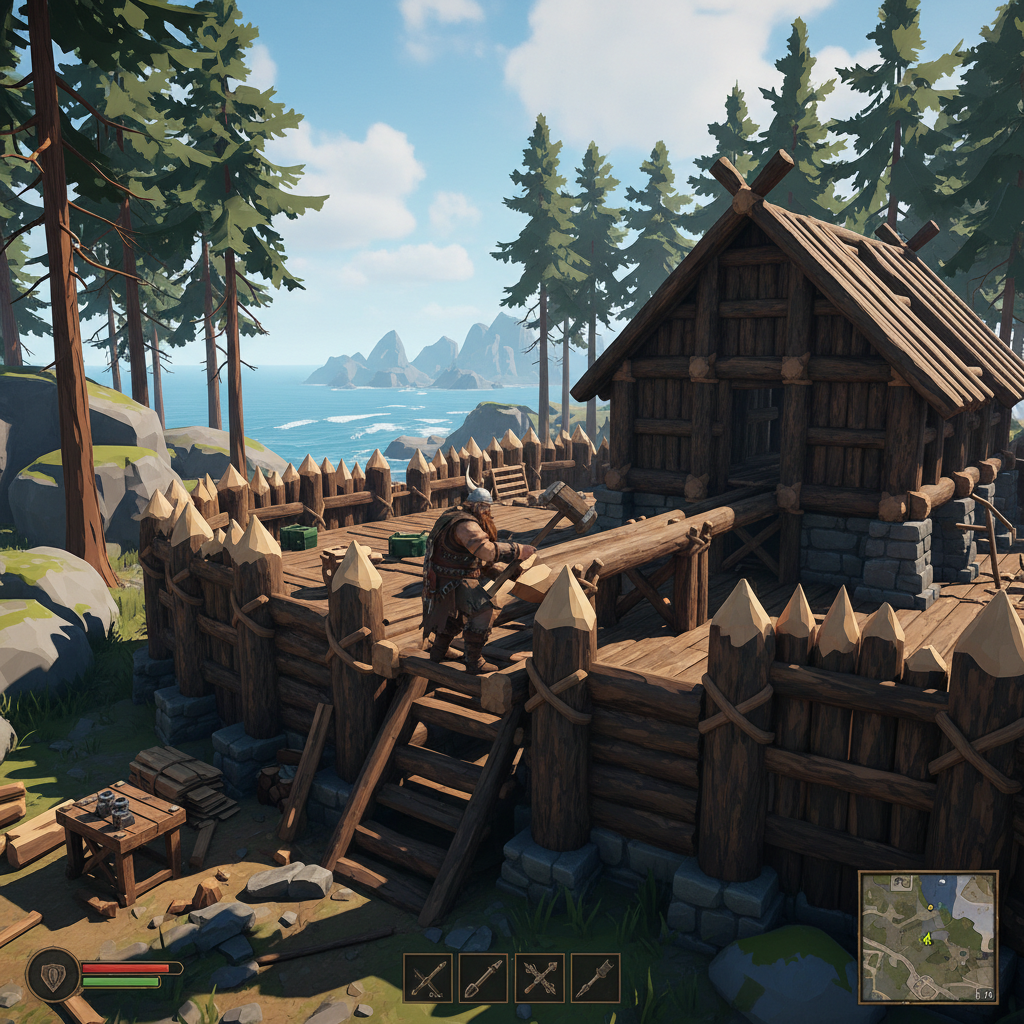Select the crossed arrows hotbar slot
The image size is (1024, 1024).
540,977
